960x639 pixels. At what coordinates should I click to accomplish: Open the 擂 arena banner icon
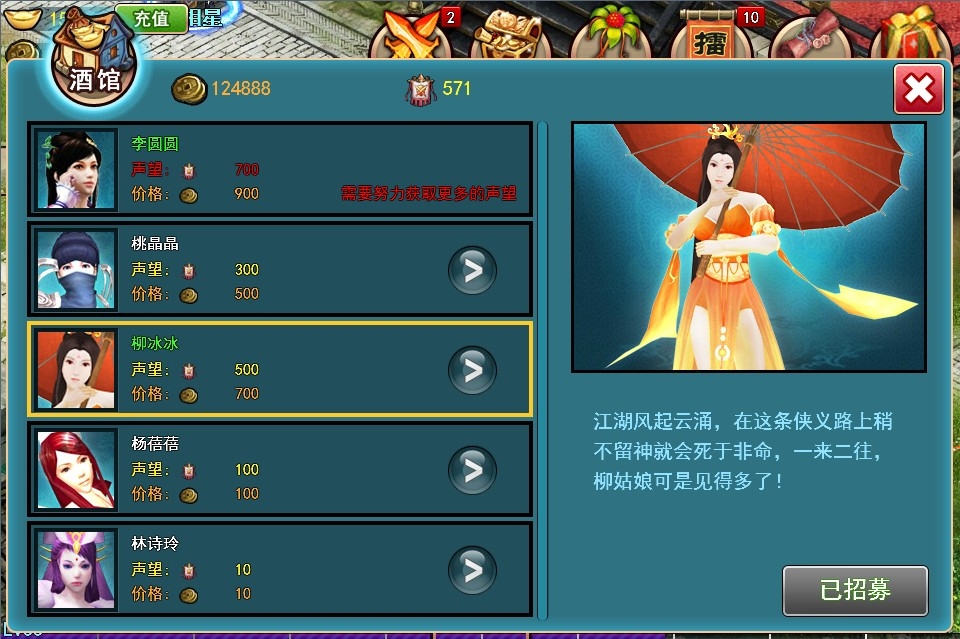pos(710,35)
